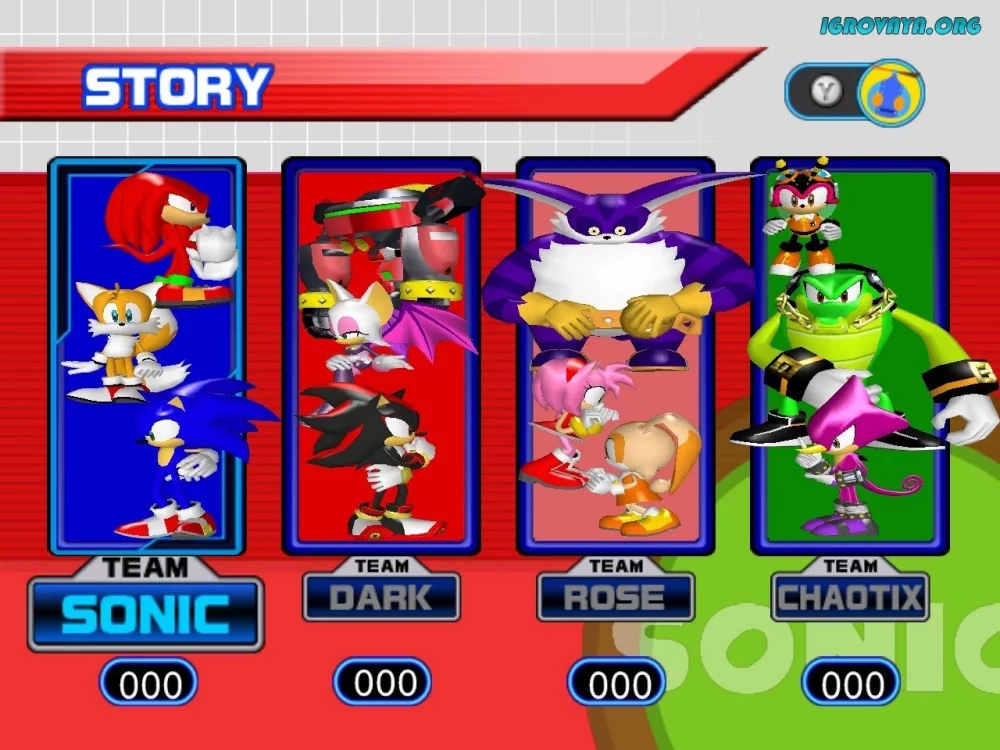Image resolution: width=1000 pixels, height=750 pixels.
Task: Choose the Team Dark character panel
Action: coord(381,355)
